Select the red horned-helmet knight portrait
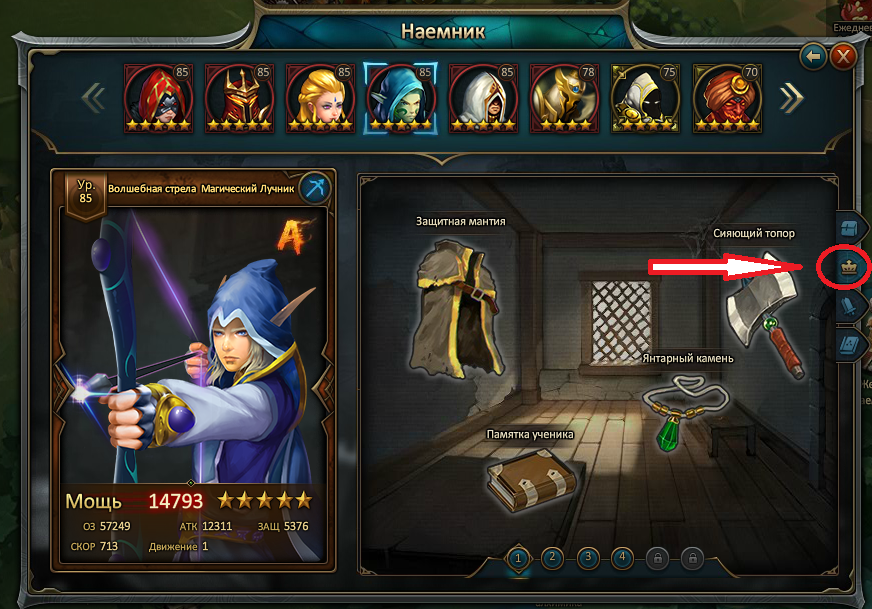 pos(239,98)
